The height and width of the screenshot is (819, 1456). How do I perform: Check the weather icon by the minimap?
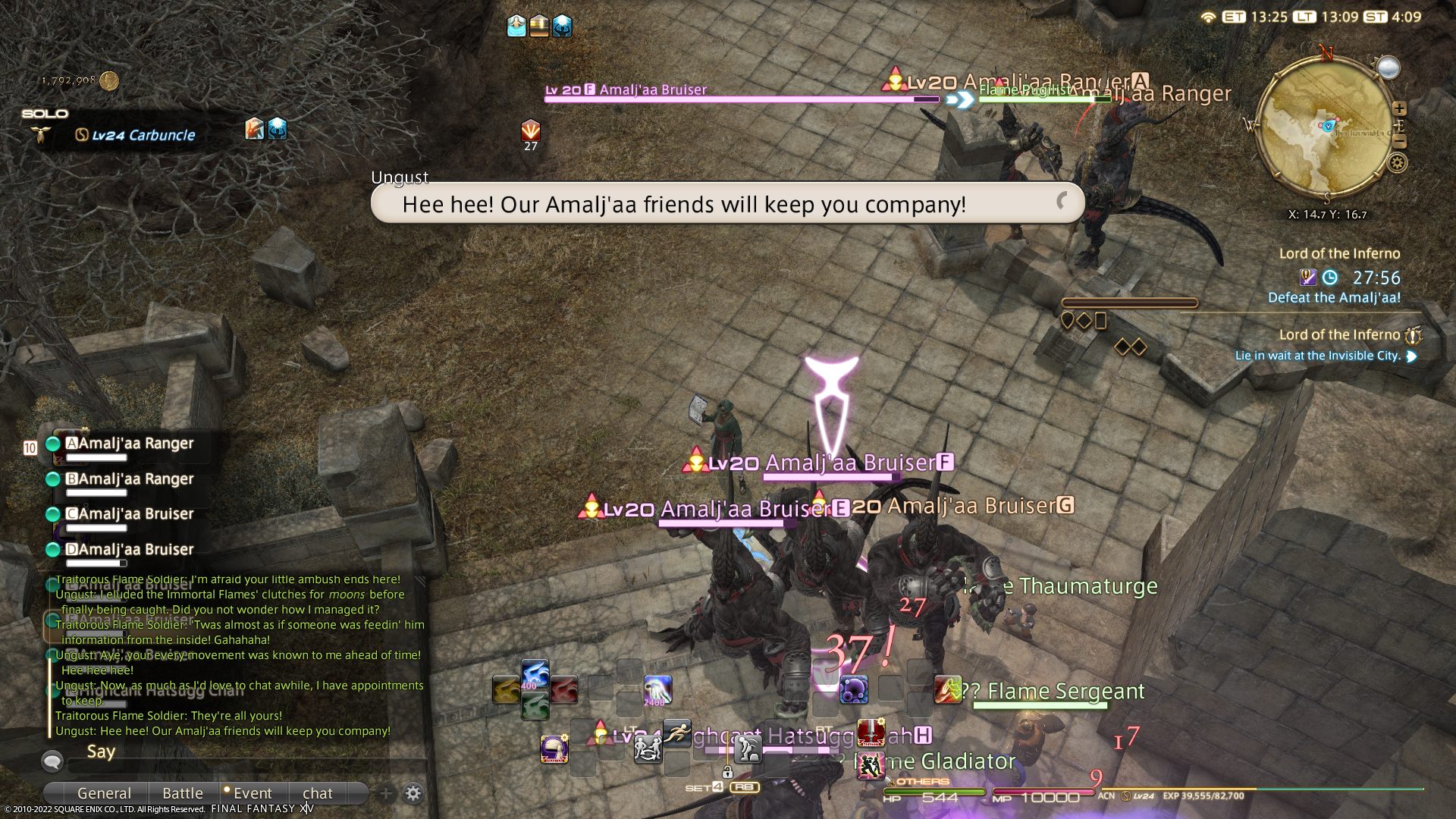point(1389,67)
